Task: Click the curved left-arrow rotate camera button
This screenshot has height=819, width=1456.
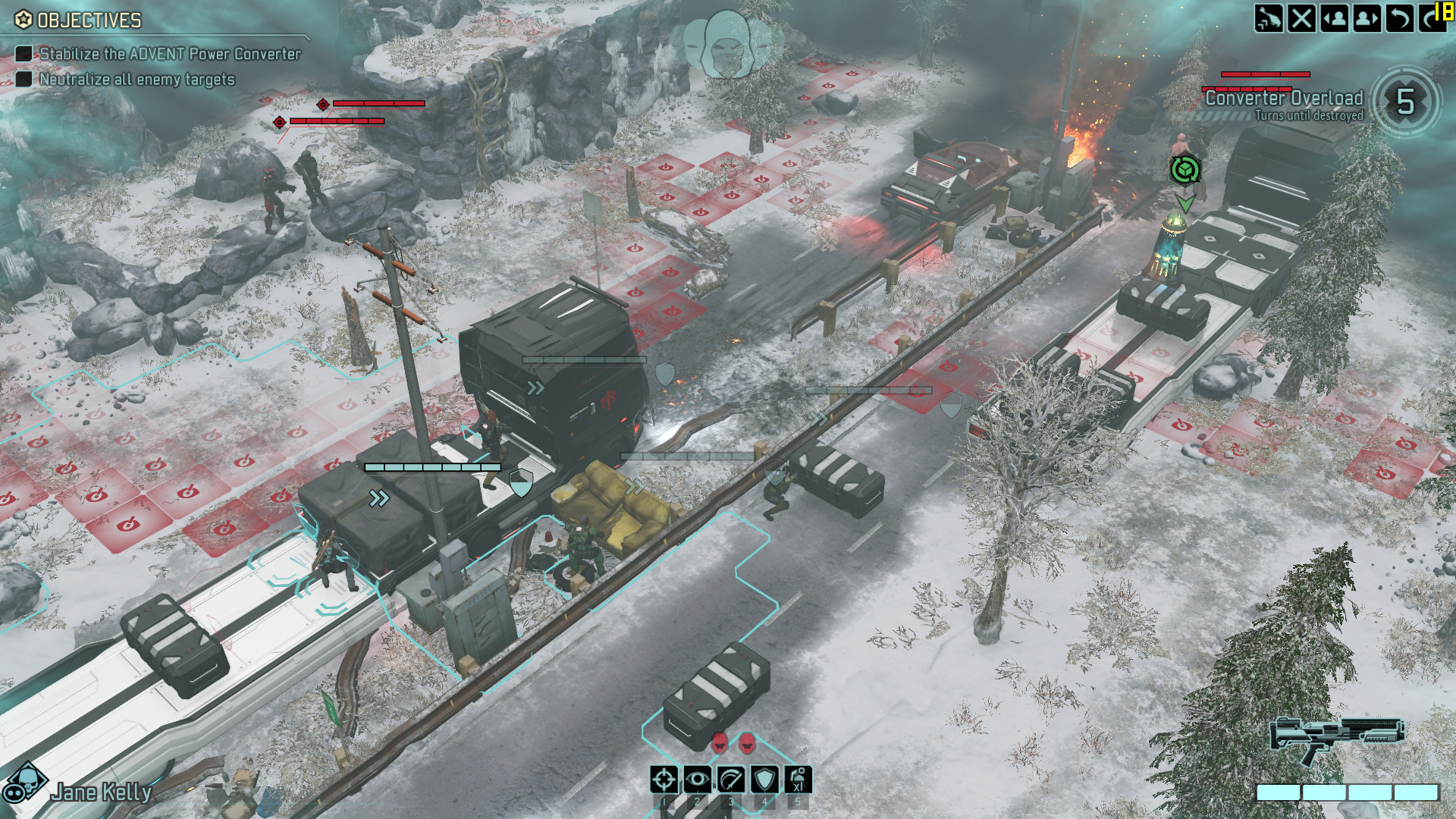Action: (x=1399, y=18)
